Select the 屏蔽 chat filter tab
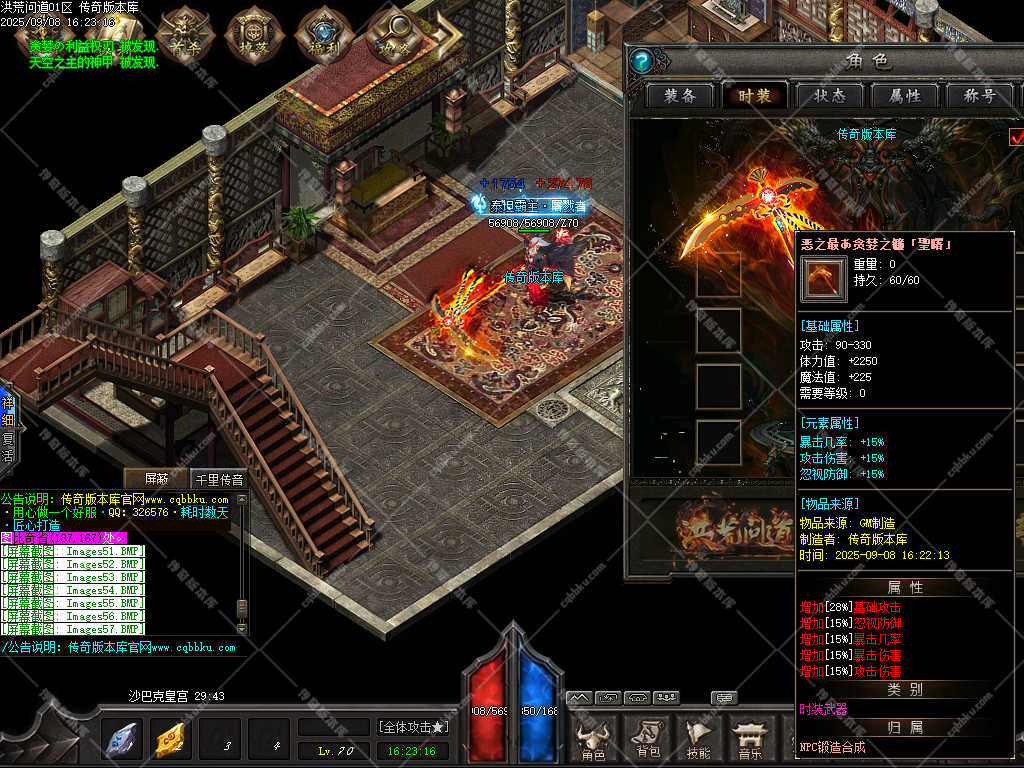This screenshot has height=768, width=1024. coord(157,479)
